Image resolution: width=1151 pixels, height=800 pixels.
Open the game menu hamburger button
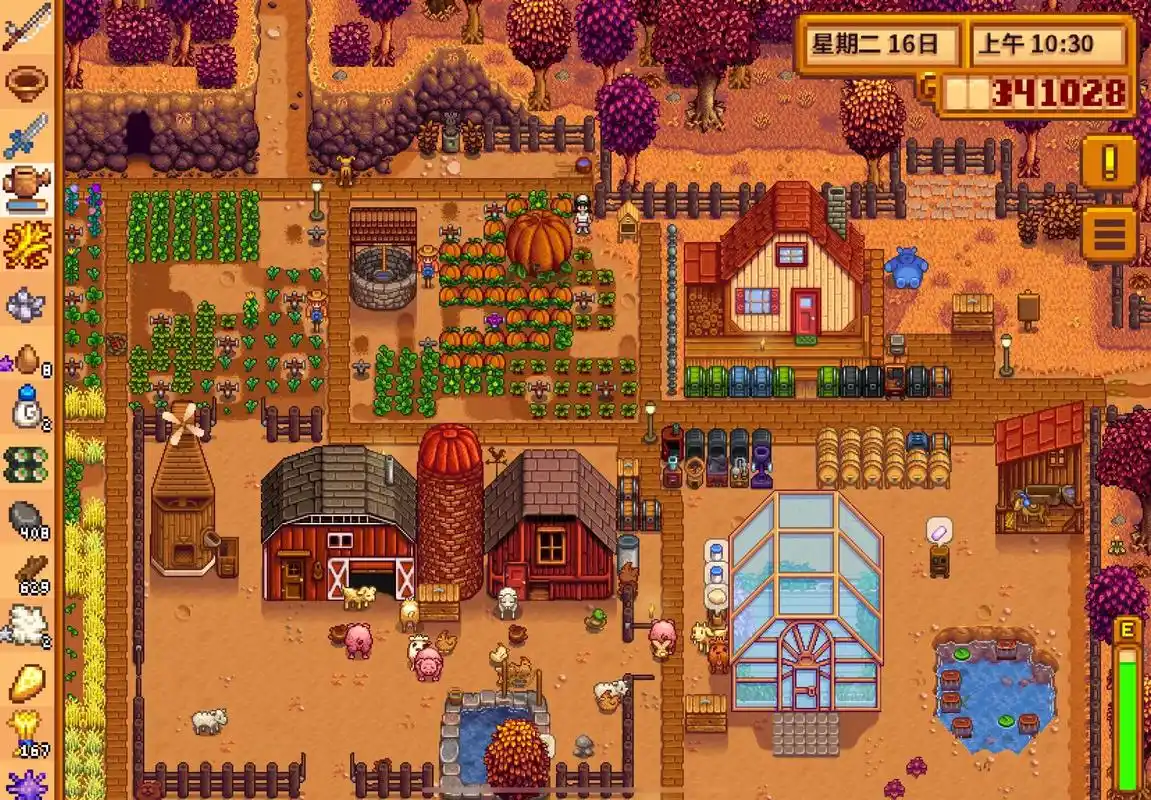(x=1108, y=234)
